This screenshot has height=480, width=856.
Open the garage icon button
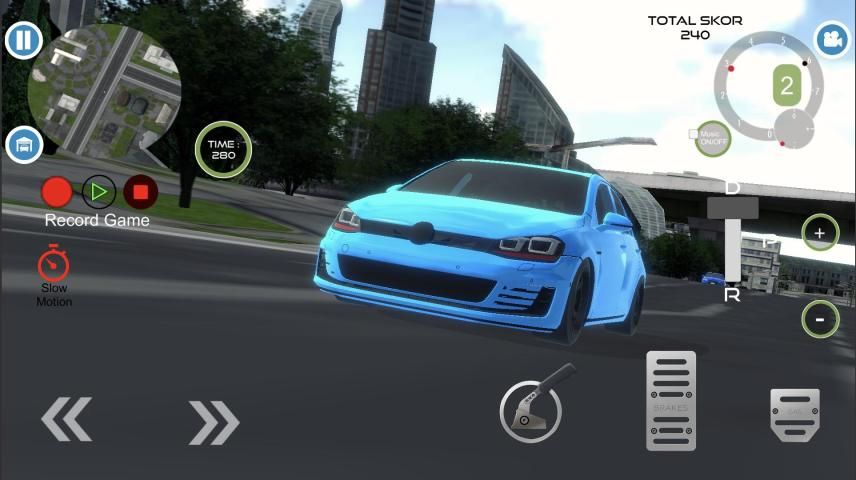point(23,145)
